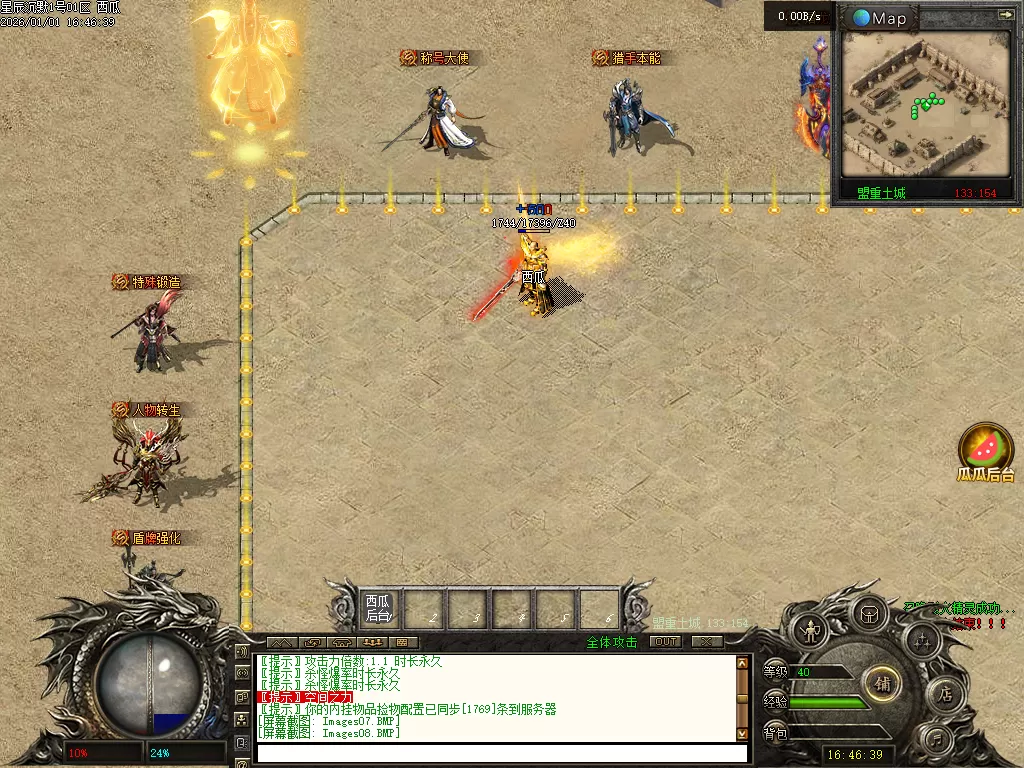
Task: Select the 西瓜后台 hotbar slot
Action: pos(377,608)
